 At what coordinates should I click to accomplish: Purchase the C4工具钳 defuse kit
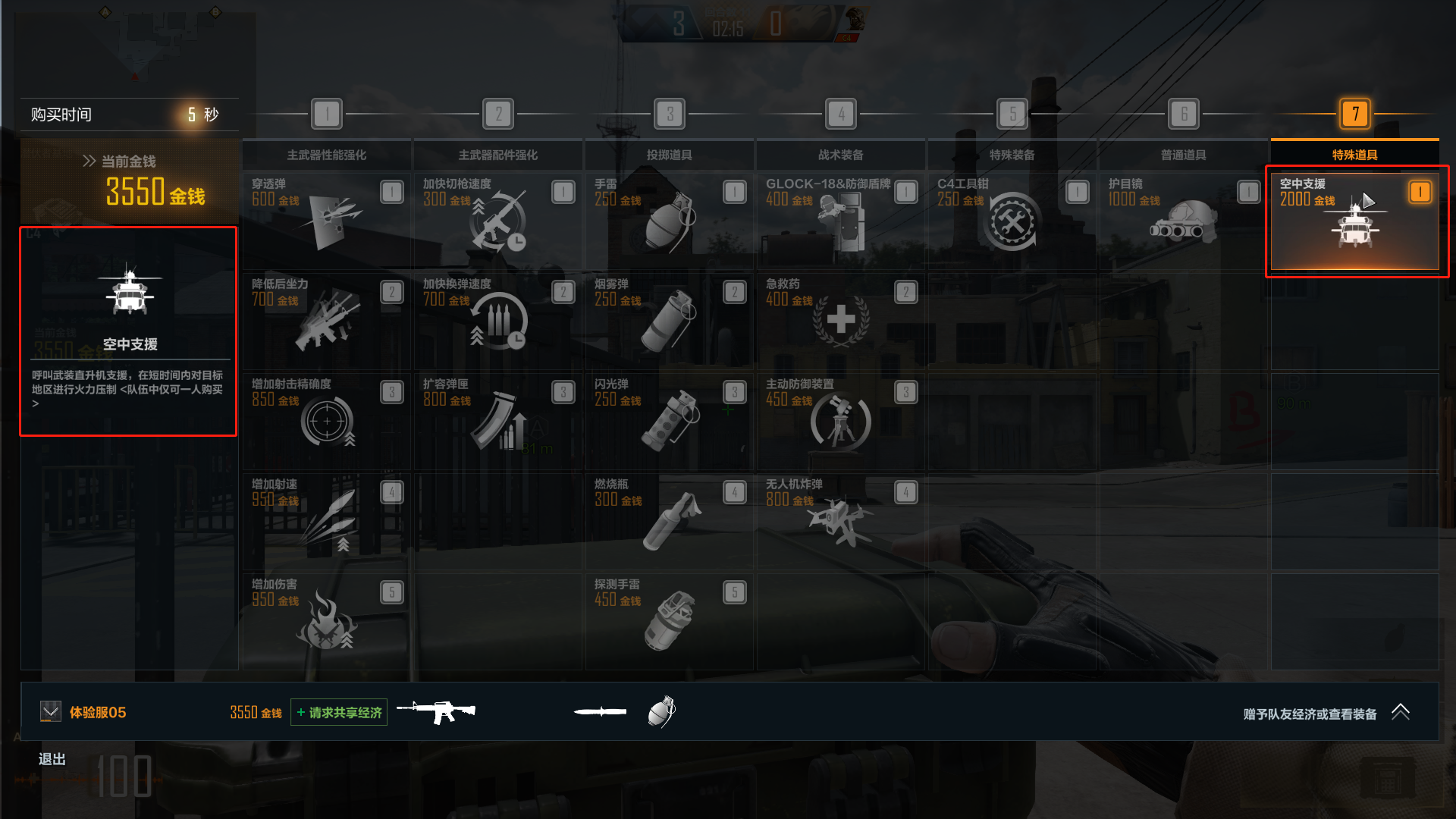tap(1012, 220)
